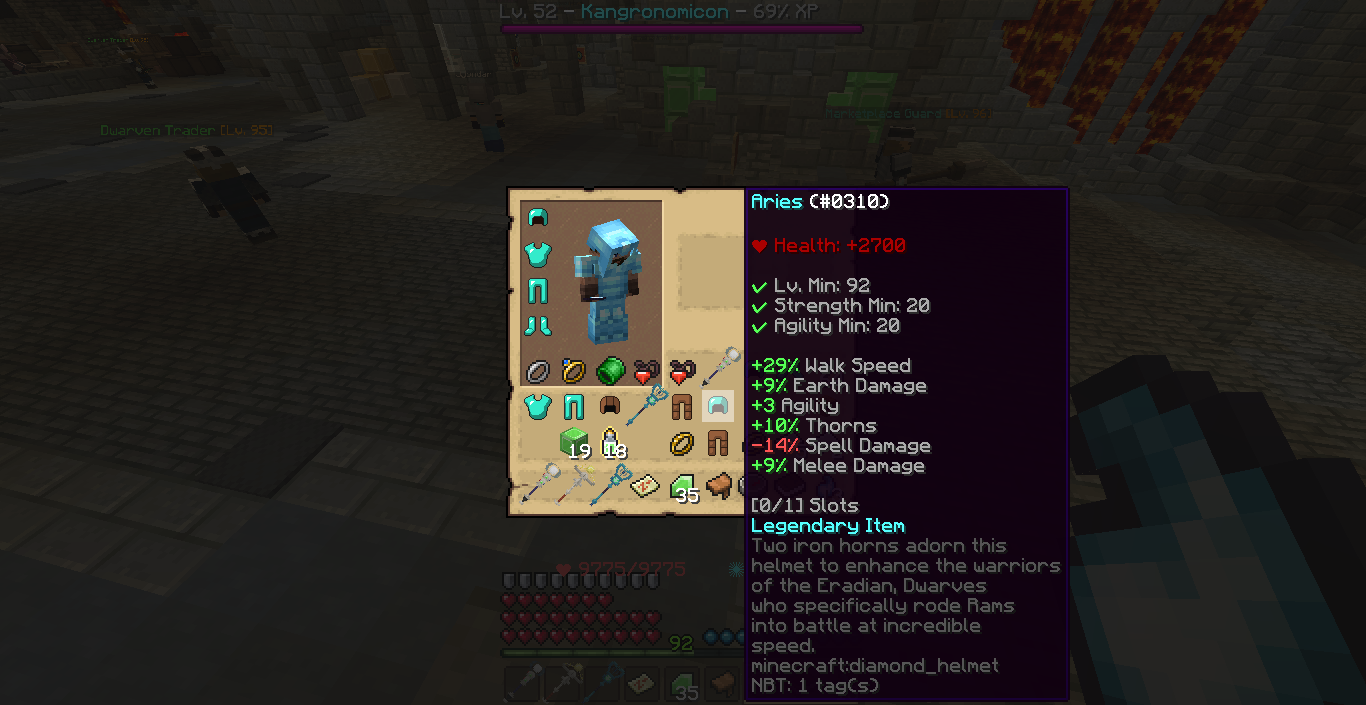The width and height of the screenshot is (1366, 705).
Task: Select the grey pickaxe in bottom row
Action: (574, 486)
